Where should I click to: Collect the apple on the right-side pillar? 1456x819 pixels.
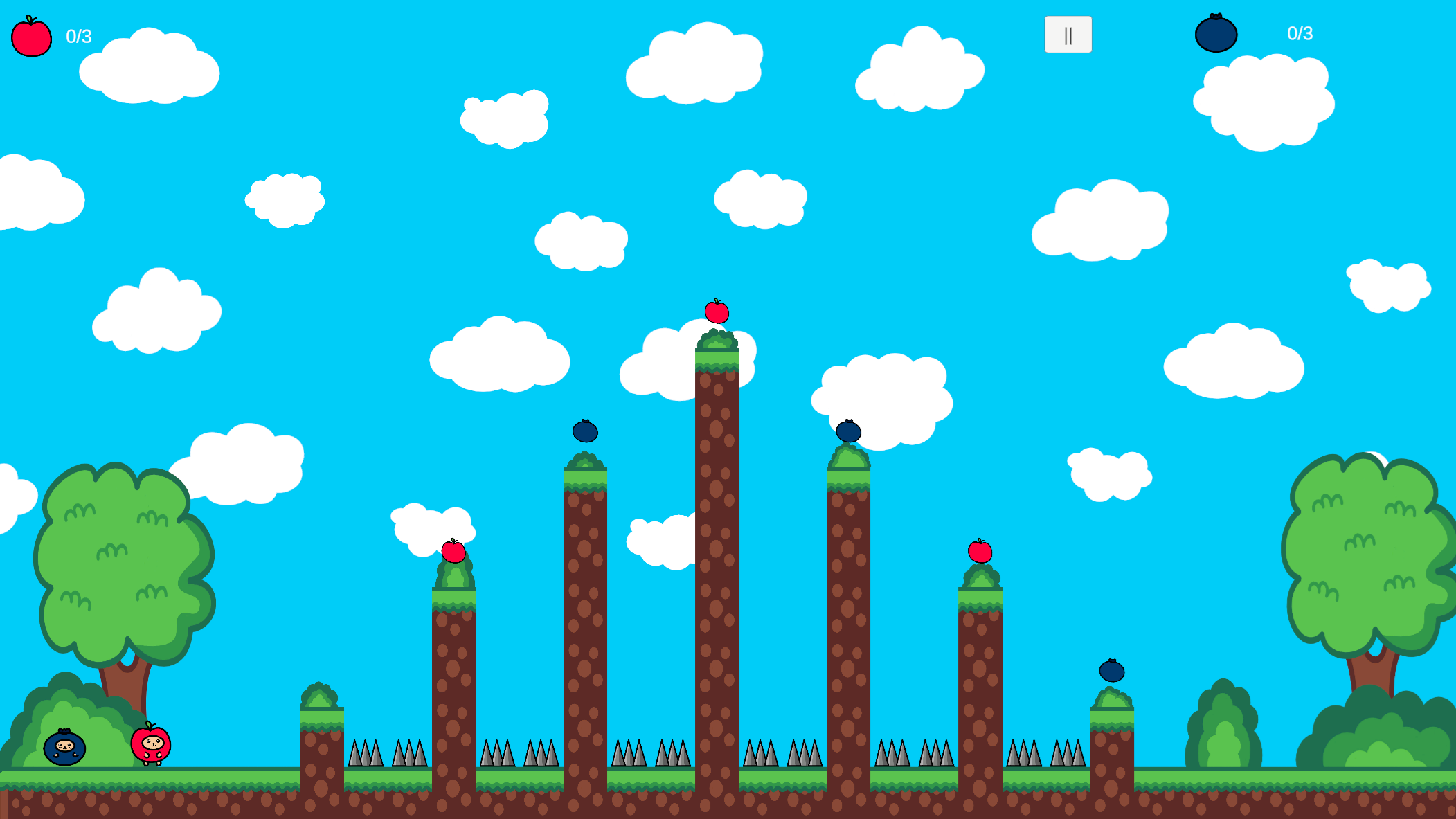[x=979, y=552]
